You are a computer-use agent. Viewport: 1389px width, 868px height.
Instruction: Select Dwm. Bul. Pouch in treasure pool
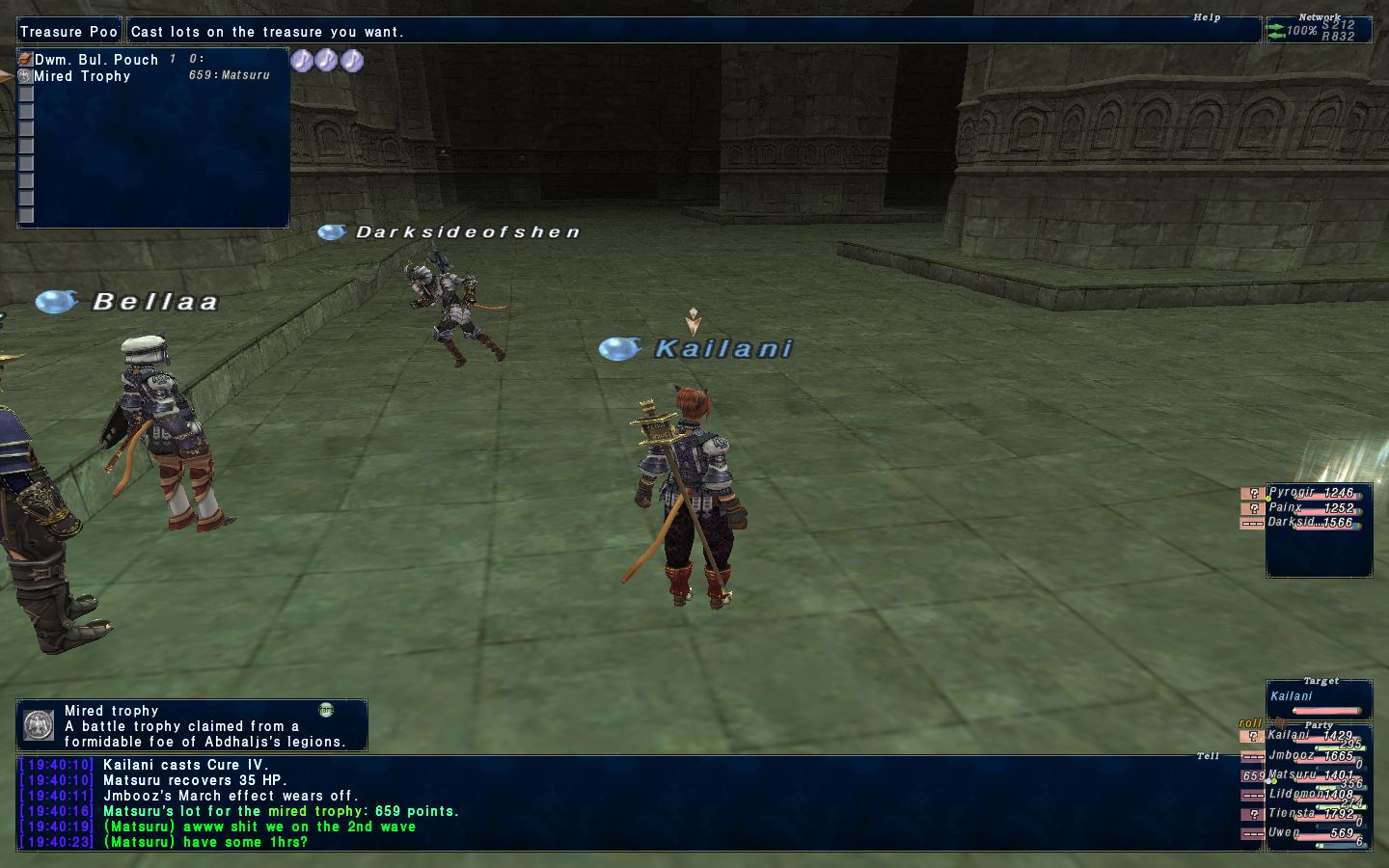96,60
